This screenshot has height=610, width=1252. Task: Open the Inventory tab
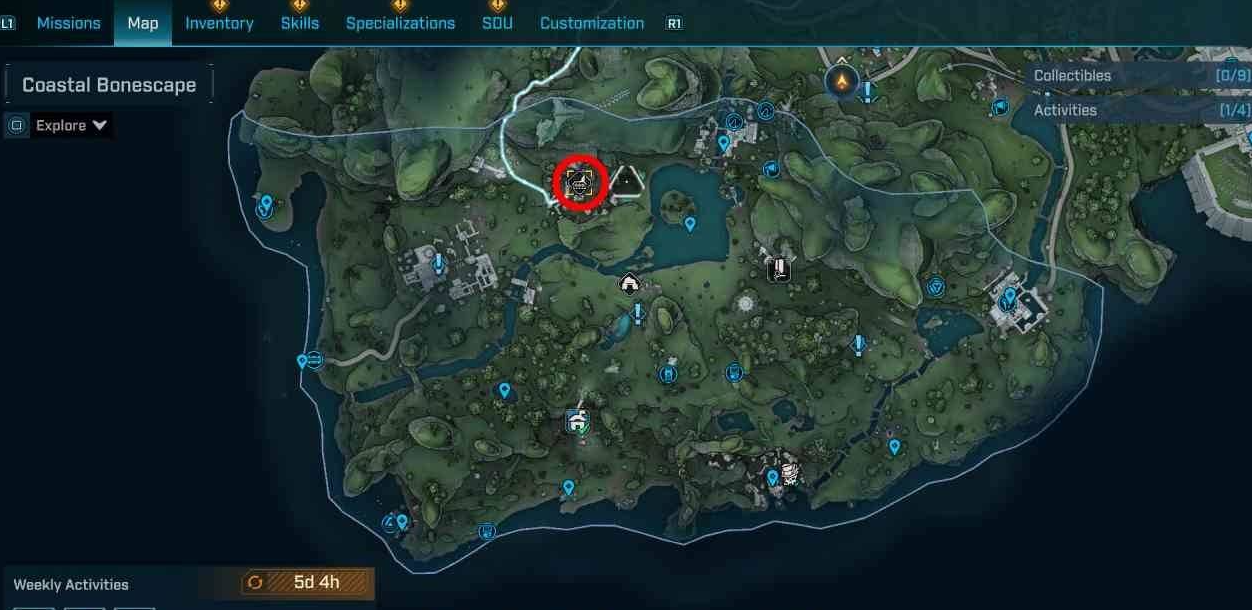[219, 23]
